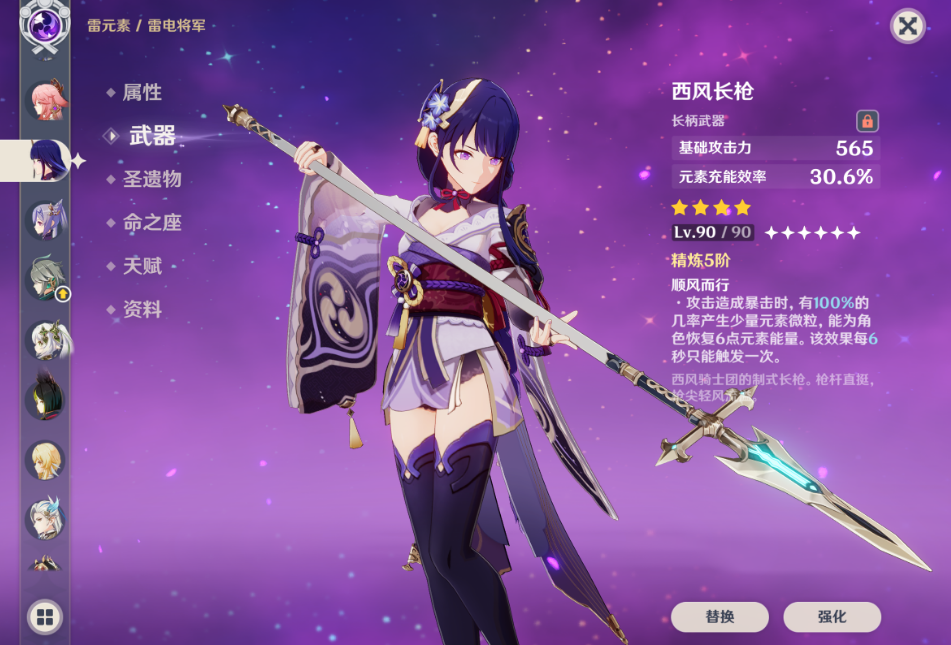Click the Electro element emblem at top
Viewport: 951px width, 645px height.
click(45, 25)
